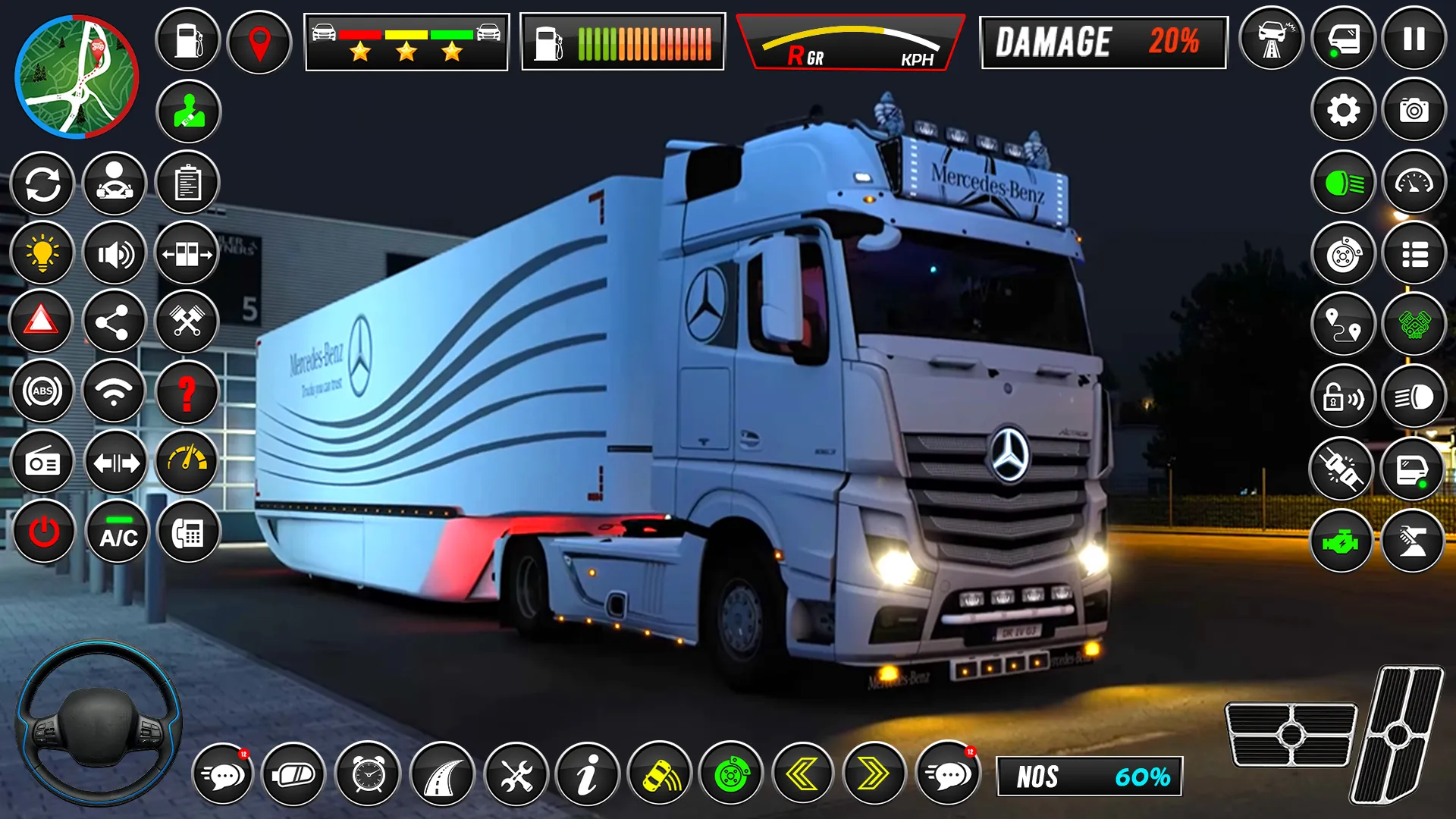Tap the gear shift arrows control
The image size is (1456, 819).
click(116, 462)
